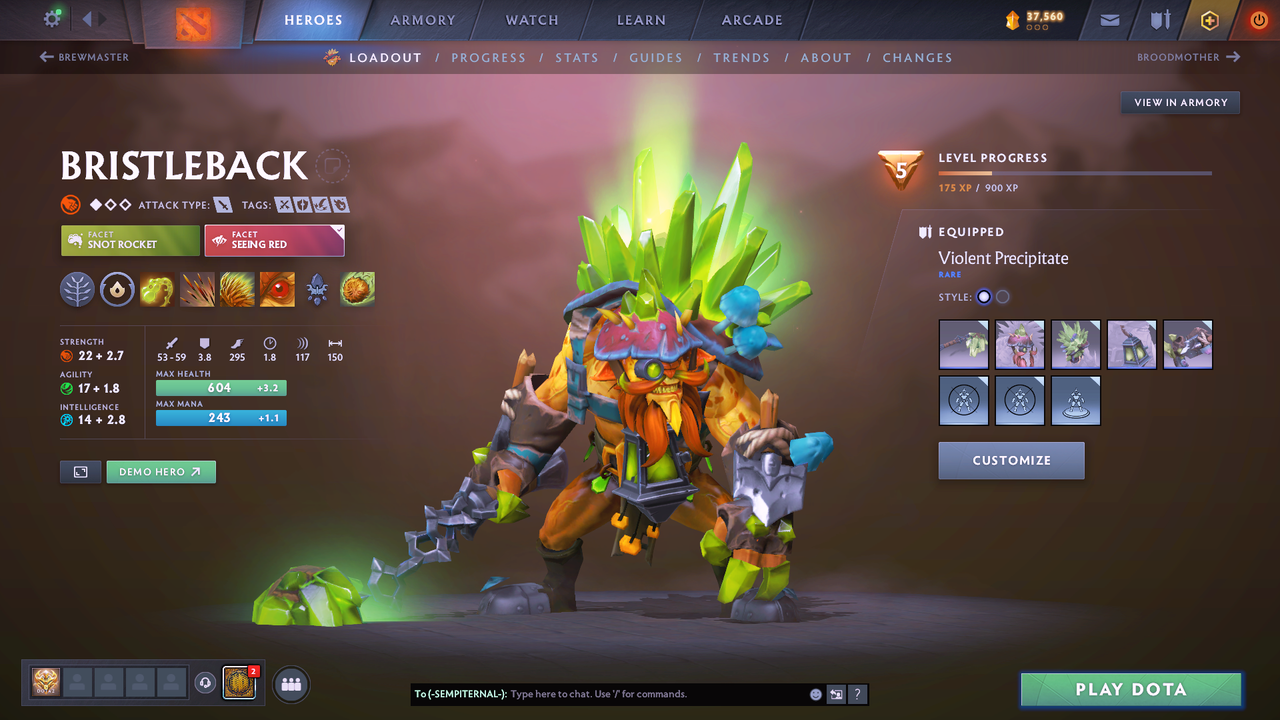Viewport: 1280px width, 720px height.
Task: Click the Bristleback passive ability icon
Action: coord(237,290)
